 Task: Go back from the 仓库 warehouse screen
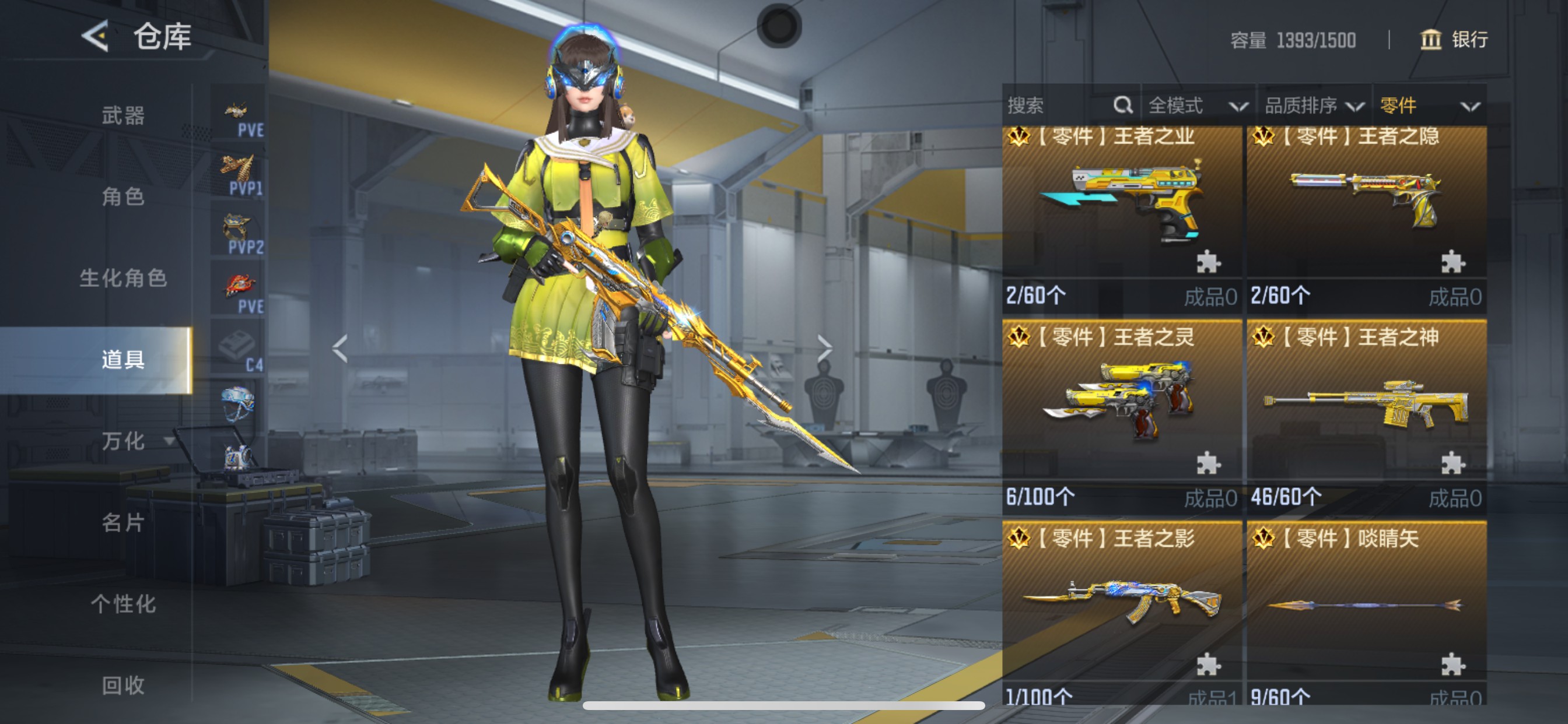click(95, 37)
